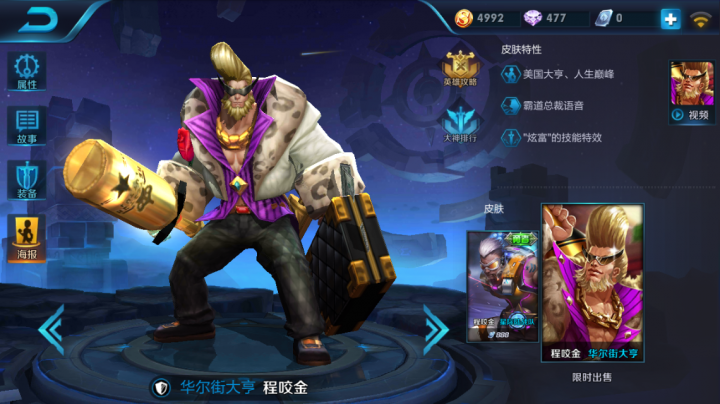Open 大神排行 ranking icon

coord(461,123)
